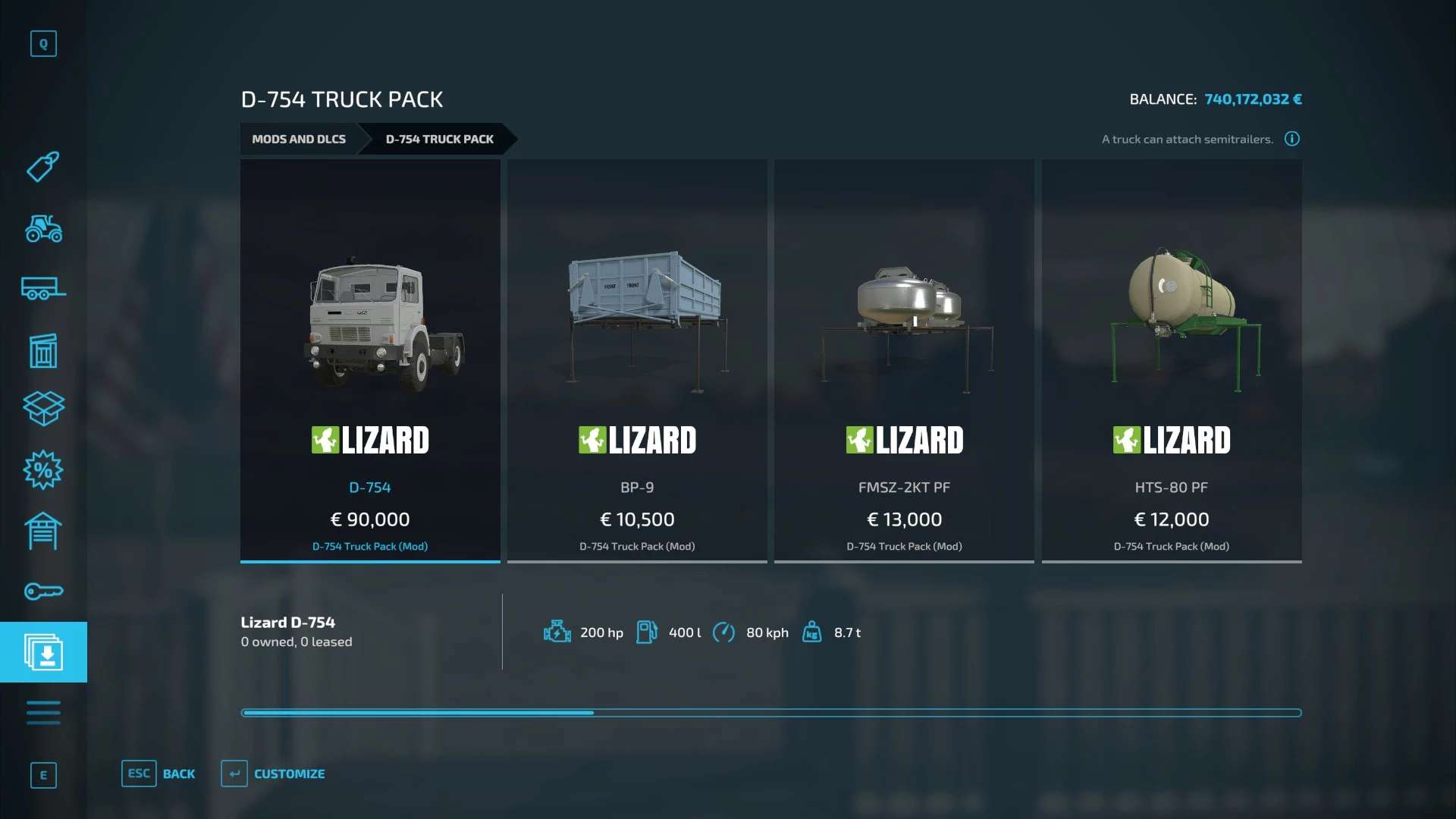Go to Mods and DLCs breadcrumb
This screenshot has height=819, width=1456.
pyautogui.click(x=299, y=140)
